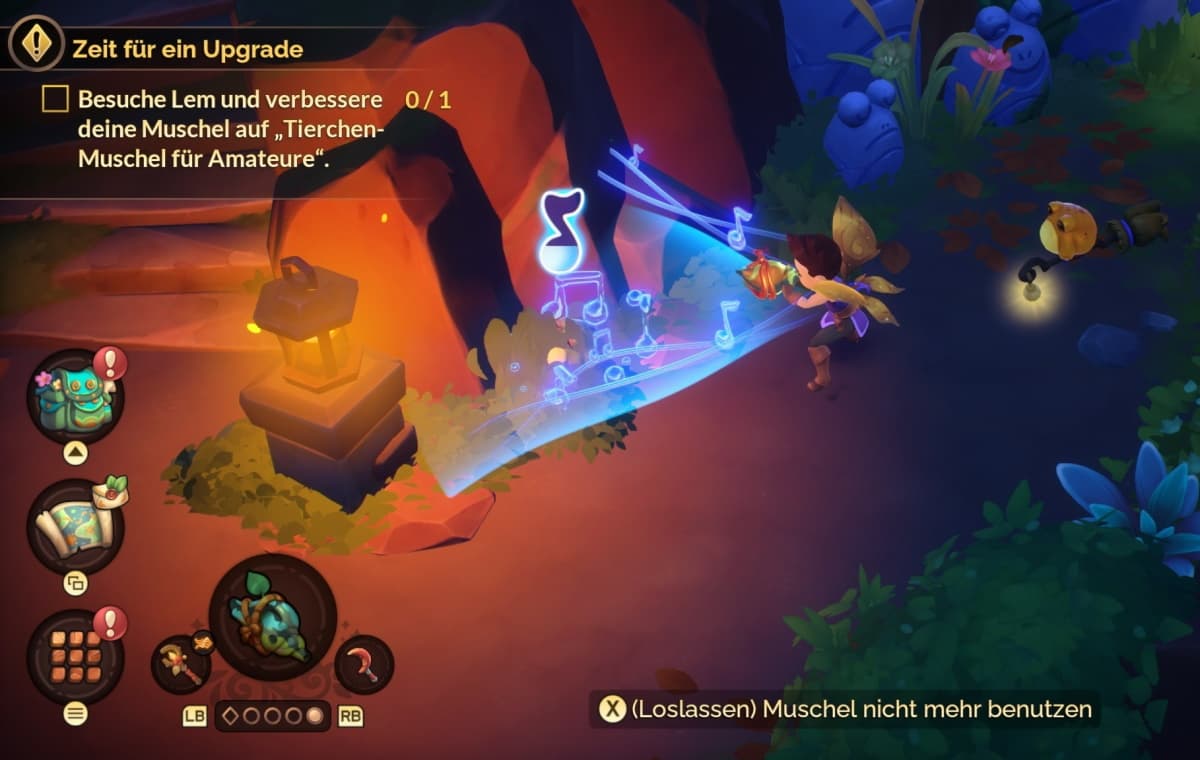Image resolution: width=1200 pixels, height=760 pixels.
Task: Click the quest objective checkbox for Lem
Action: (x=55, y=99)
